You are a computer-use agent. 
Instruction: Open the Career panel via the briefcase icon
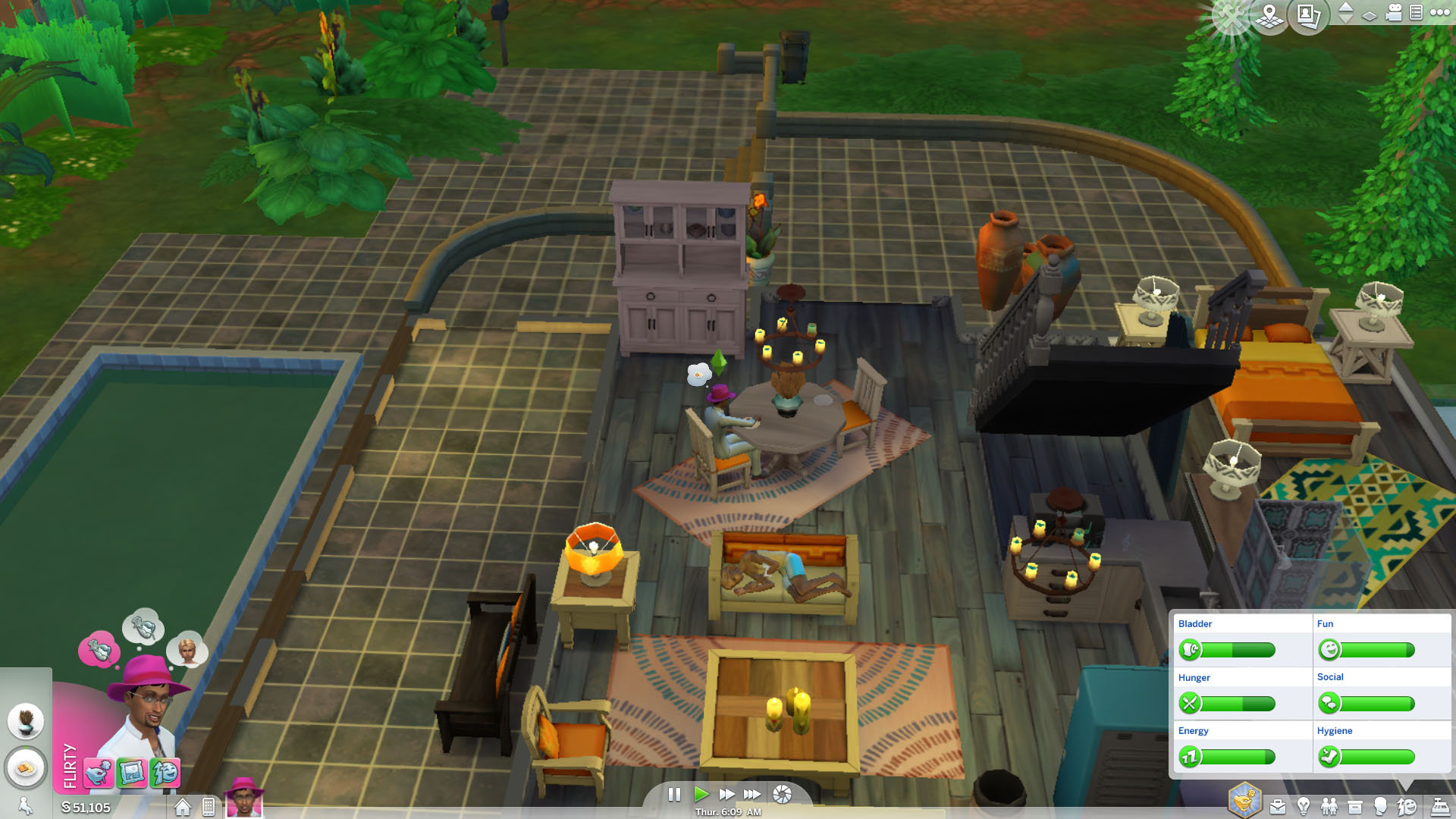pyautogui.click(x=1279, y=805)
